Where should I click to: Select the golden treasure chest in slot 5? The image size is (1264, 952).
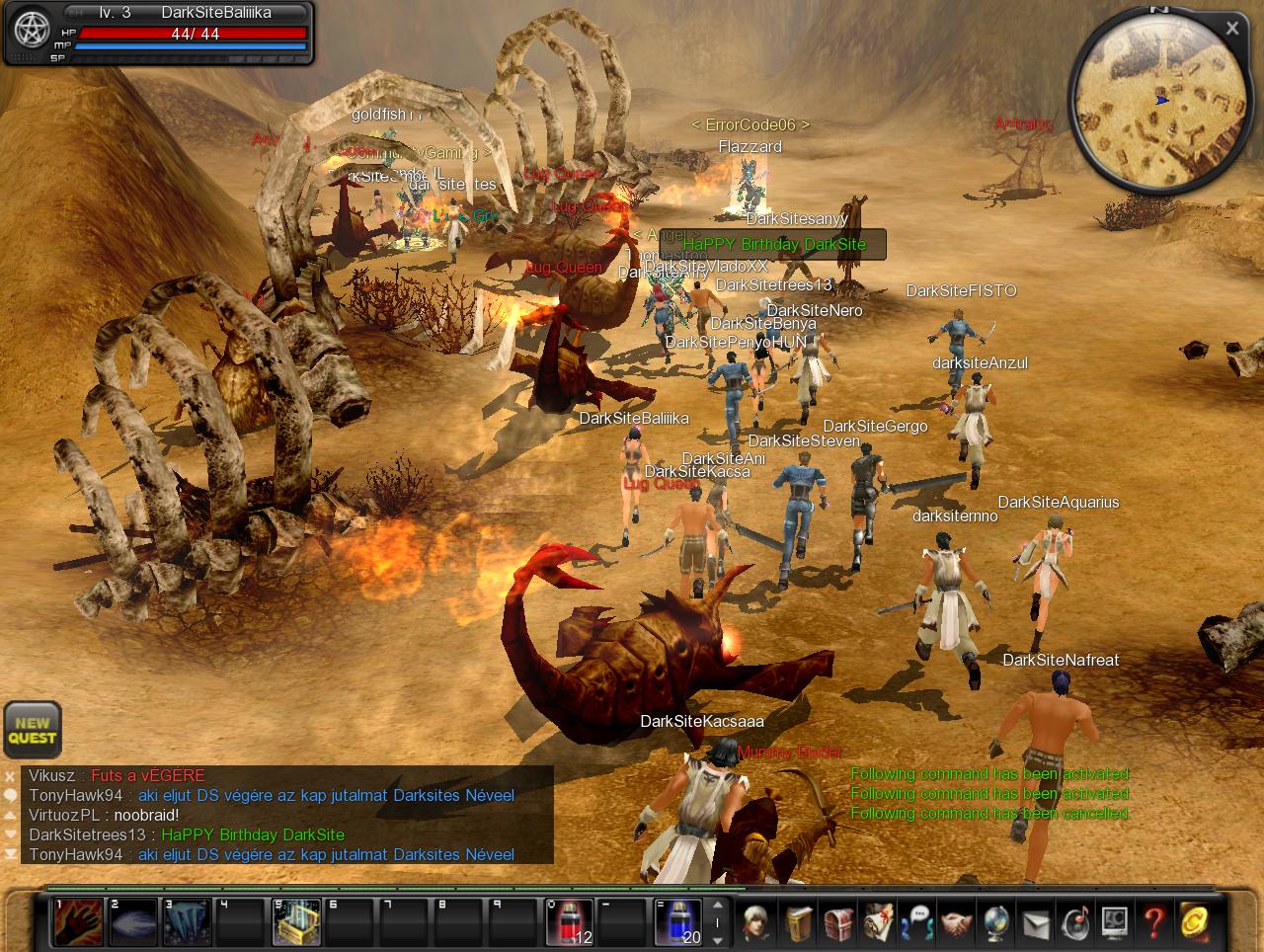pos(296,922)
